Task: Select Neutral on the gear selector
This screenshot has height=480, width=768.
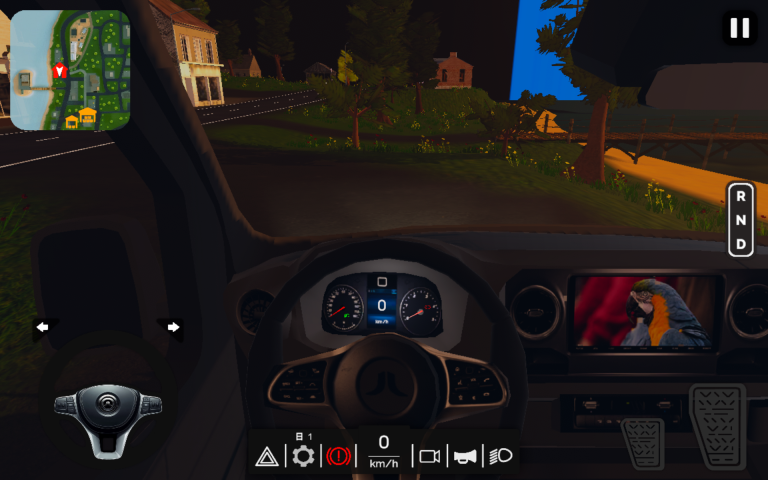Action: (740, 219)
